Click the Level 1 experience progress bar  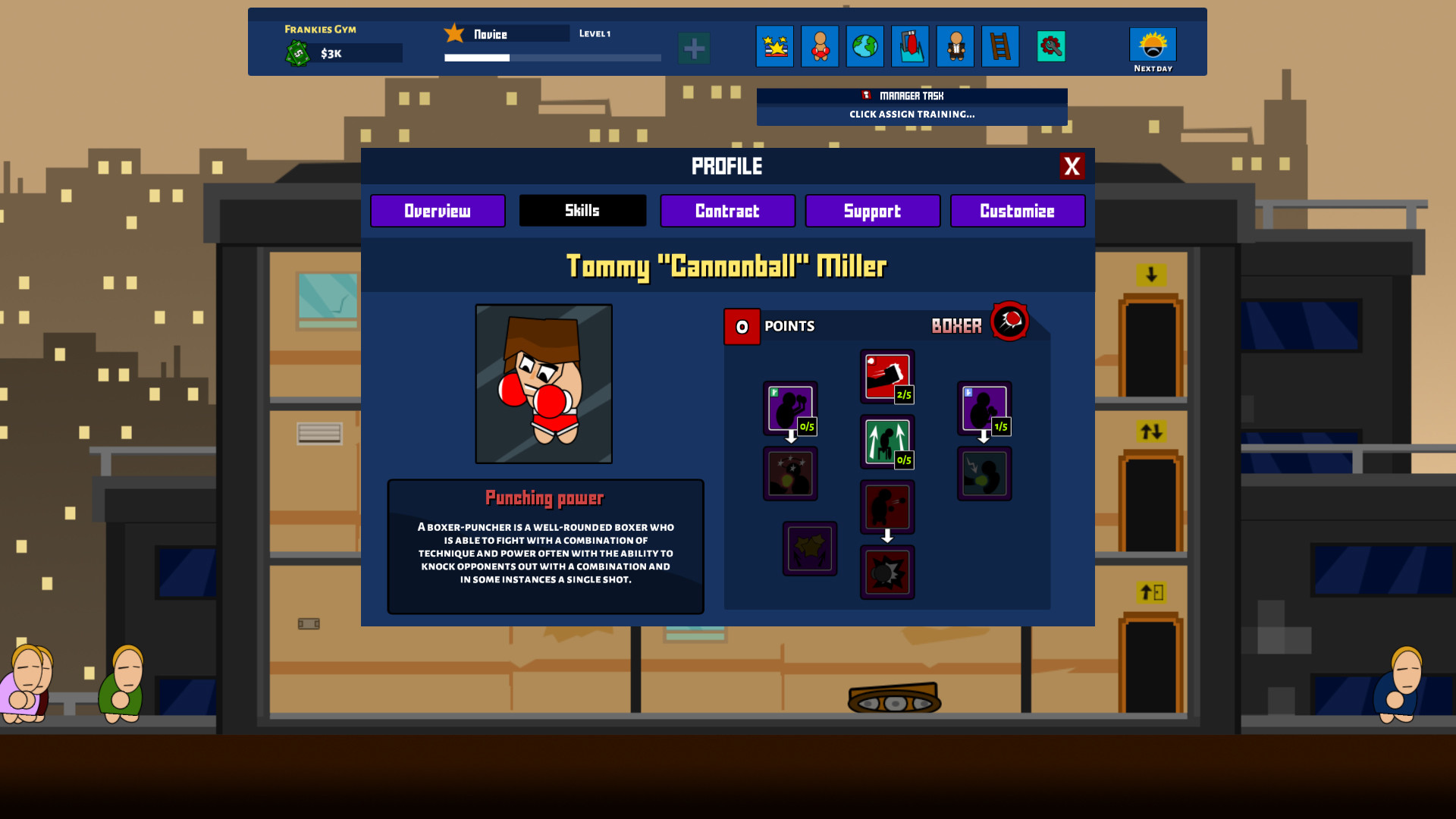point(552,58)
